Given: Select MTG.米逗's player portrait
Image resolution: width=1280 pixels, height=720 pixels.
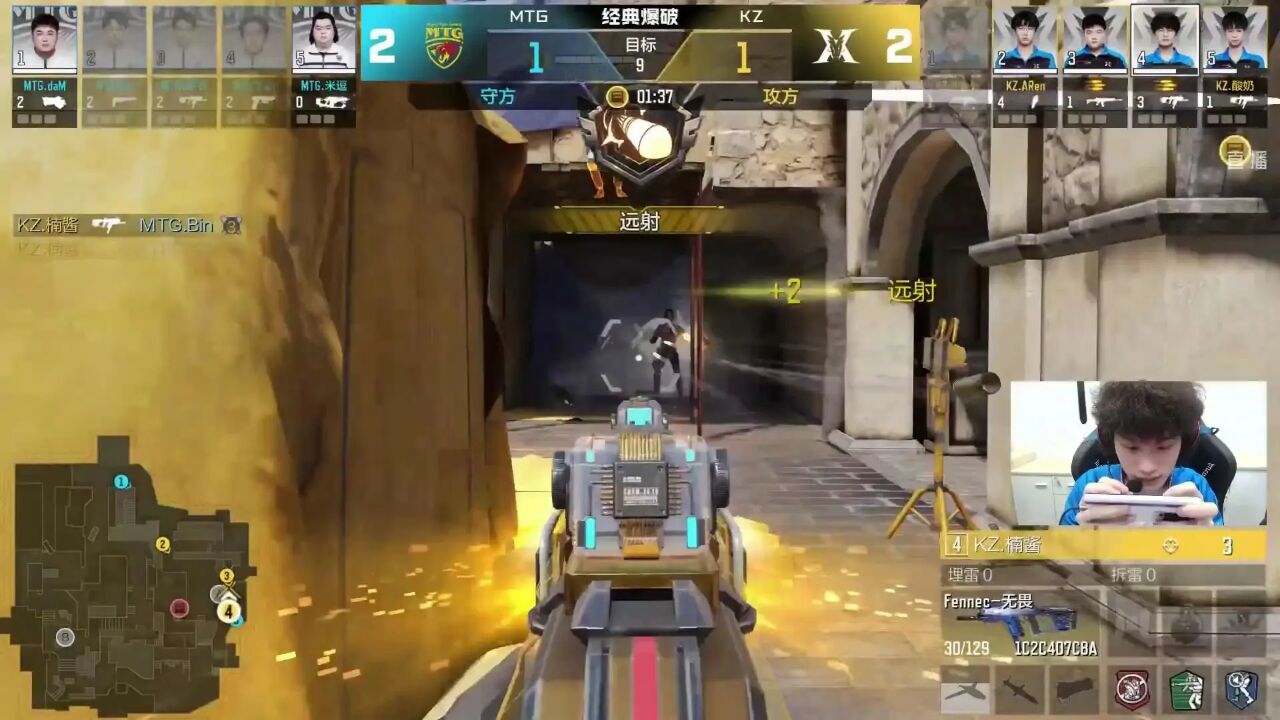Looking at the screenshot, I should [324, 40].
